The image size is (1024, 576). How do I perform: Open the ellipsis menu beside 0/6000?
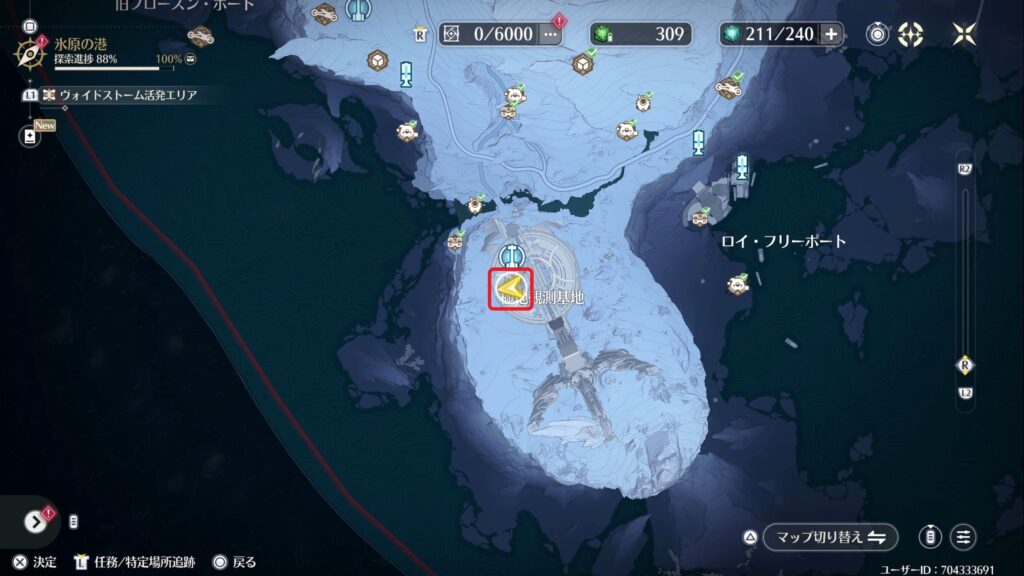(x=551, y=34)
